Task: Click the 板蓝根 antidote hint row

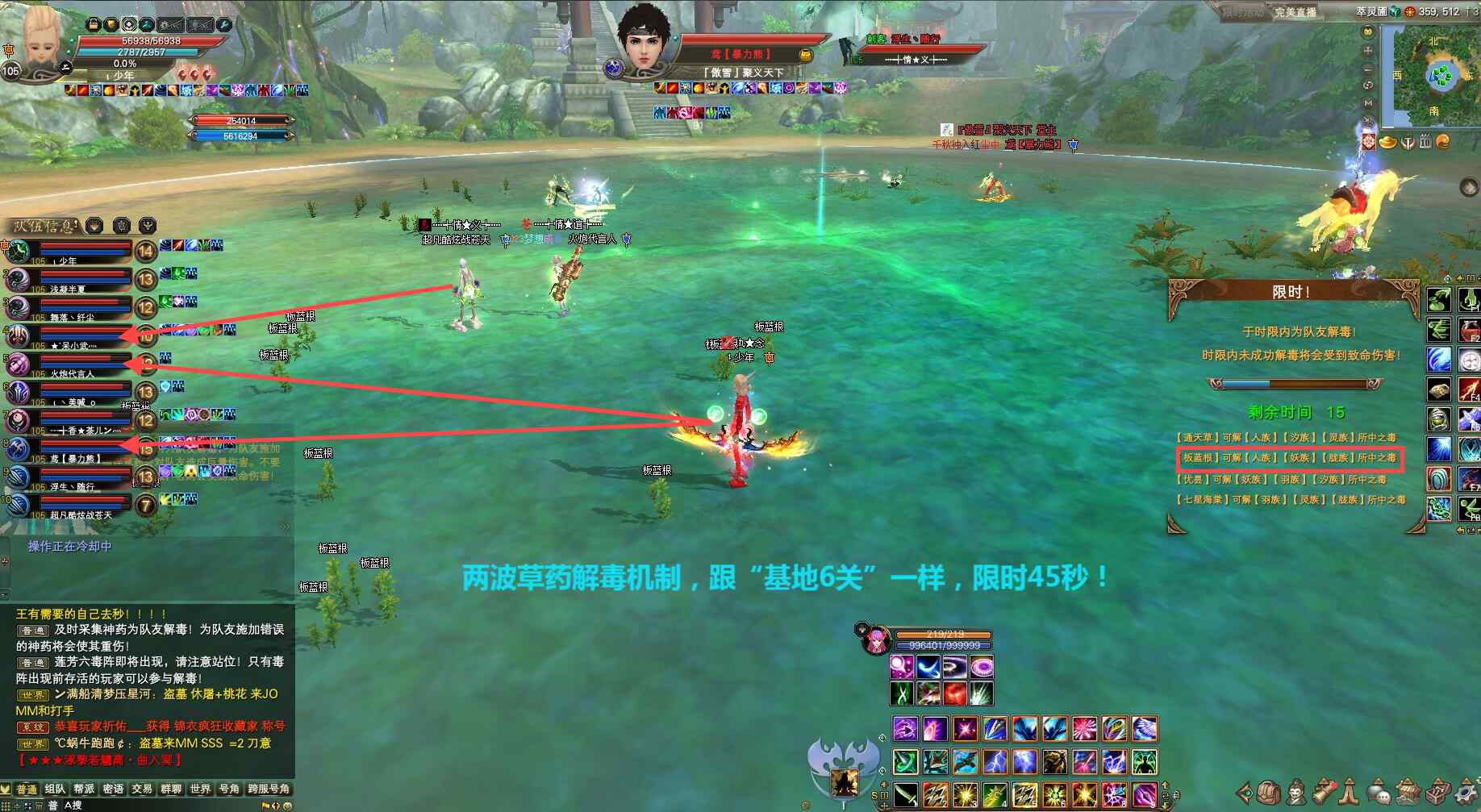Action: [x=1289, y=458]
